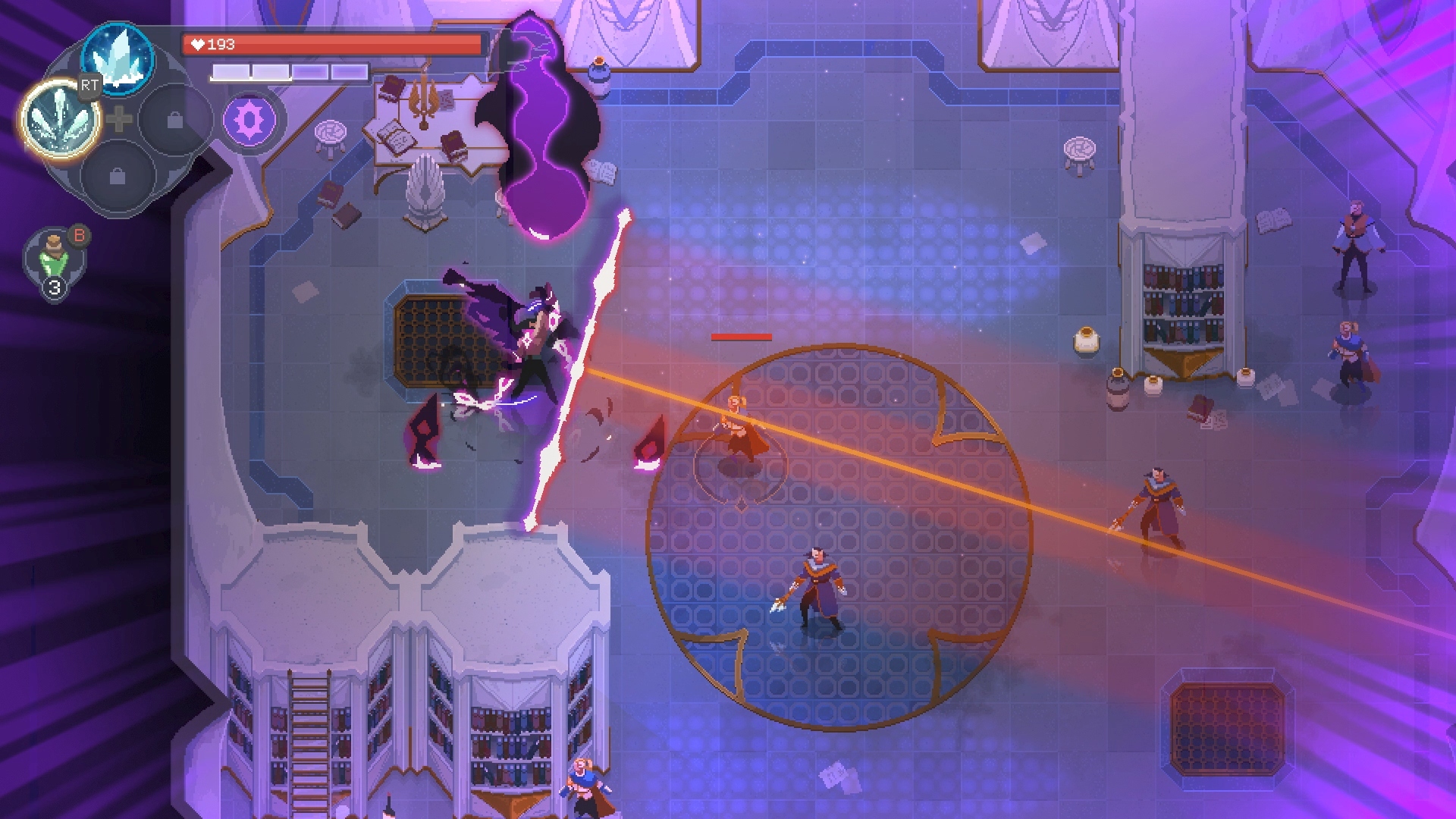1456x819 pixels.
Task: Activate the glowing ice shard ability
Action: [61, 121]
